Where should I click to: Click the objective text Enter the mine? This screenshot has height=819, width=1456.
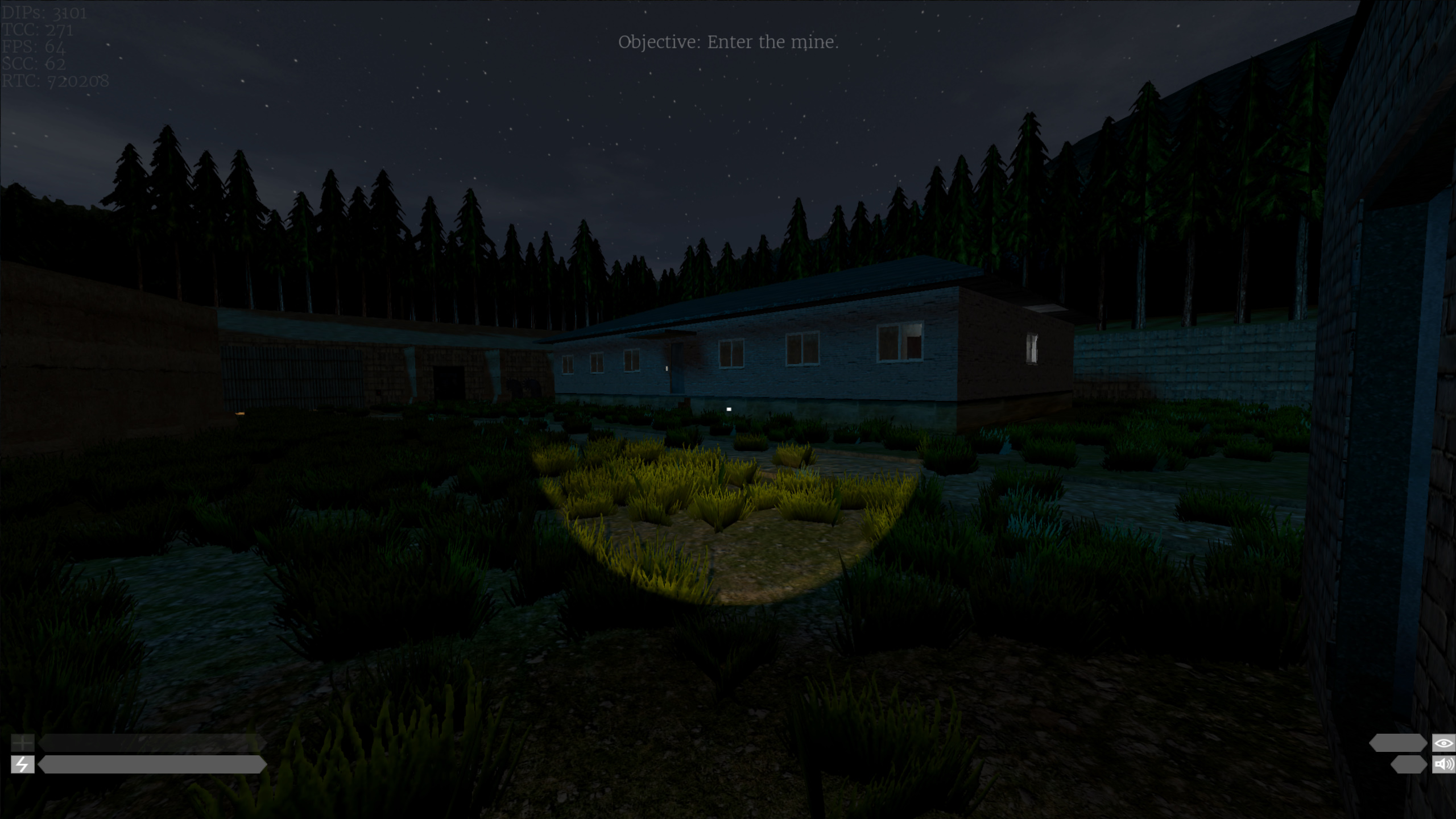tap(729, 42)
